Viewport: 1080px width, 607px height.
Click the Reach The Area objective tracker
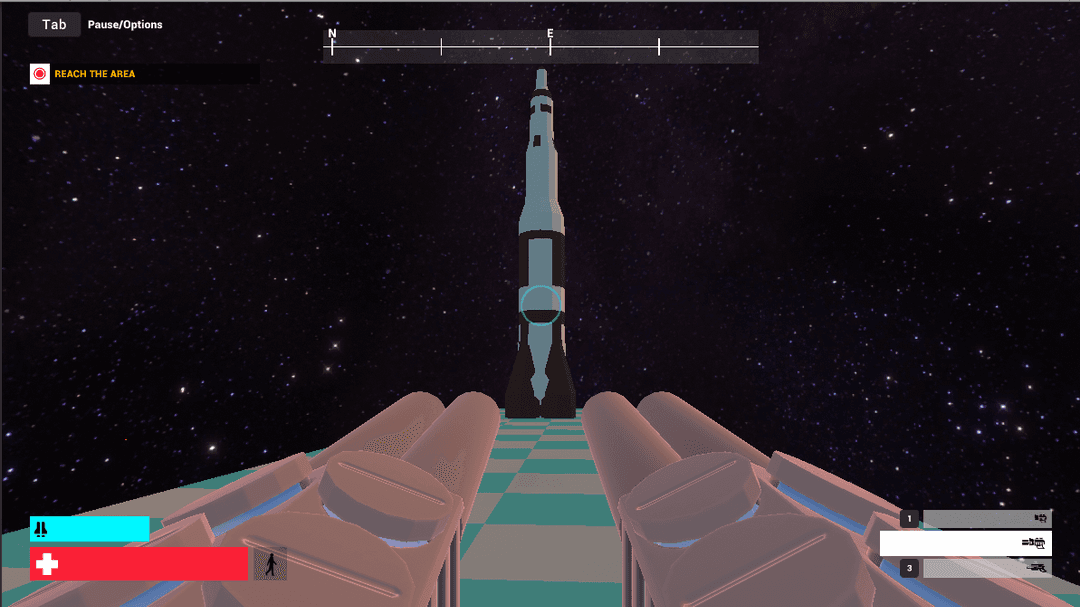pos(94,74)
